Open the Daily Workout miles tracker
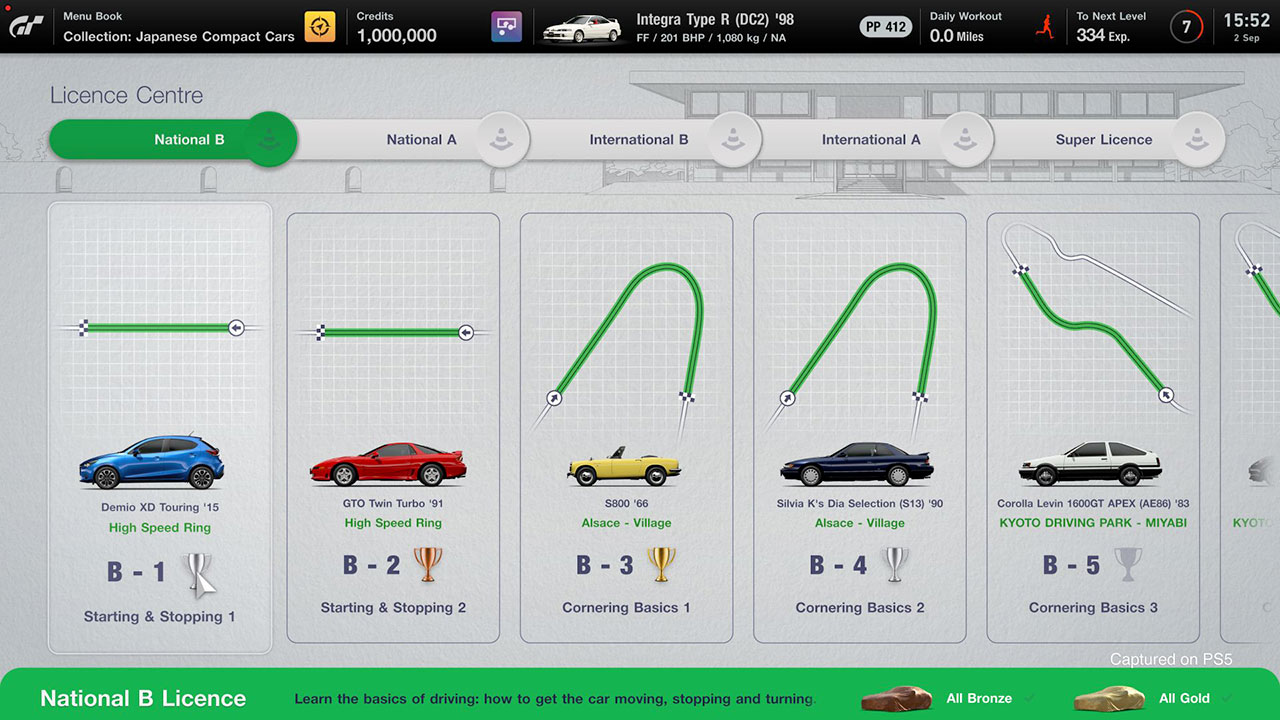This screenshot has height=720, width=1280. tap(966, 27)
